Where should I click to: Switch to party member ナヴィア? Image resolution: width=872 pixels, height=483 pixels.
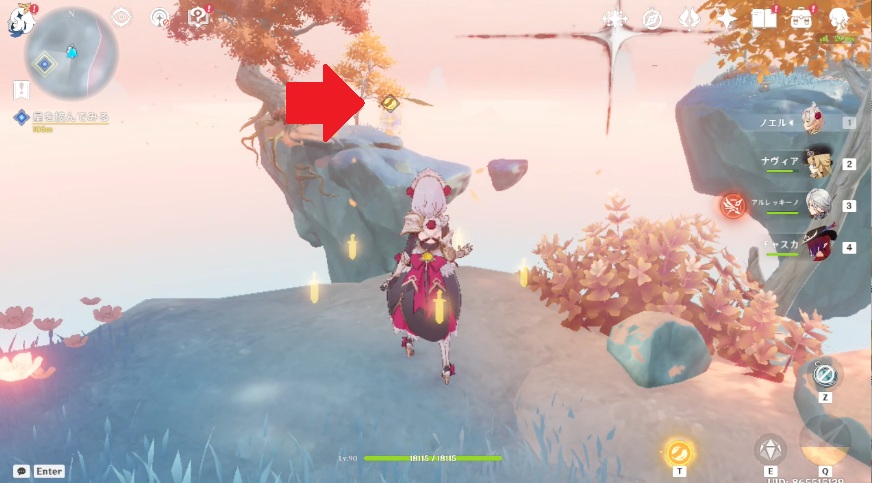click(x=818, y=163)
